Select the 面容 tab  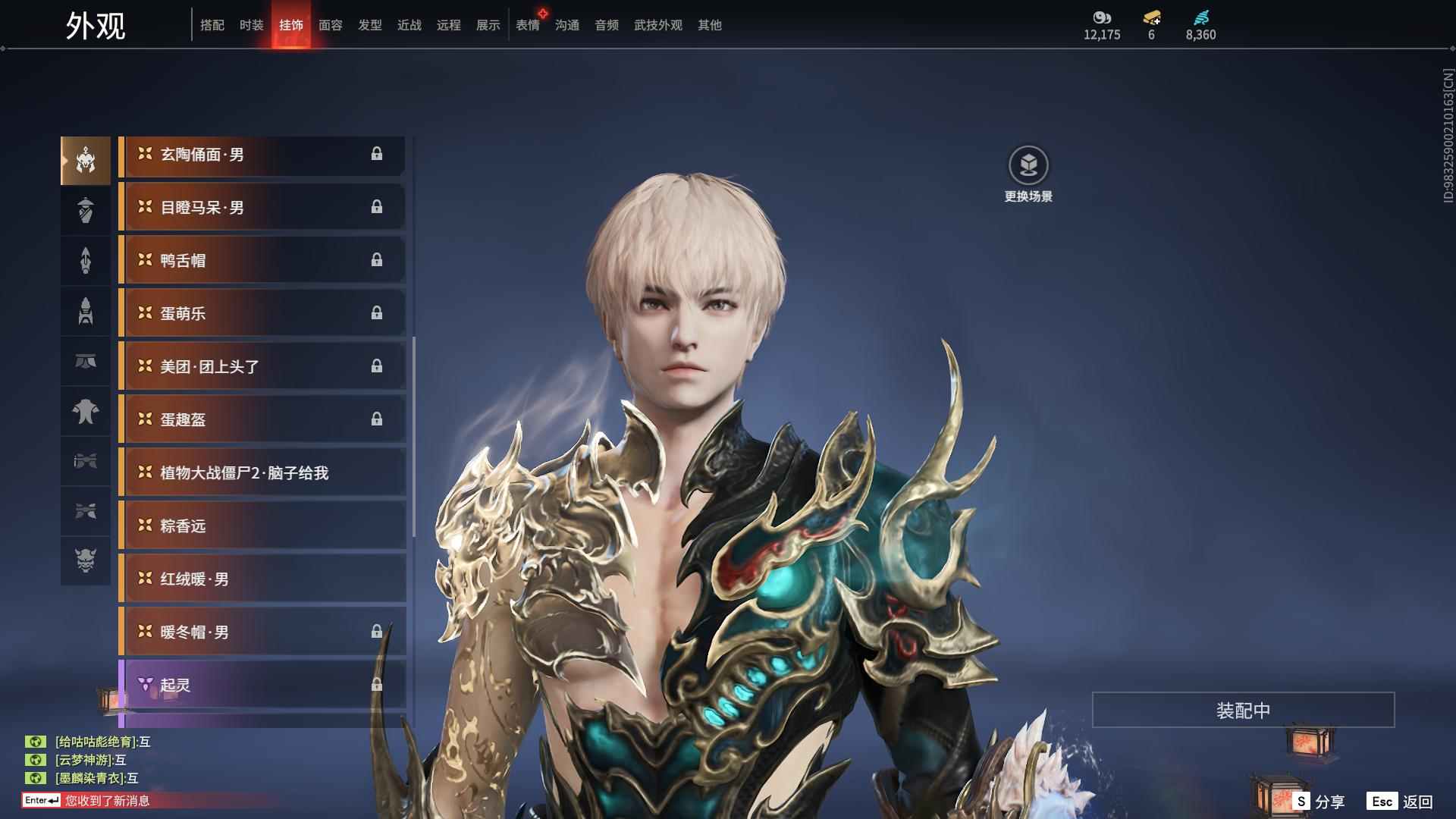tap(330, 25)
